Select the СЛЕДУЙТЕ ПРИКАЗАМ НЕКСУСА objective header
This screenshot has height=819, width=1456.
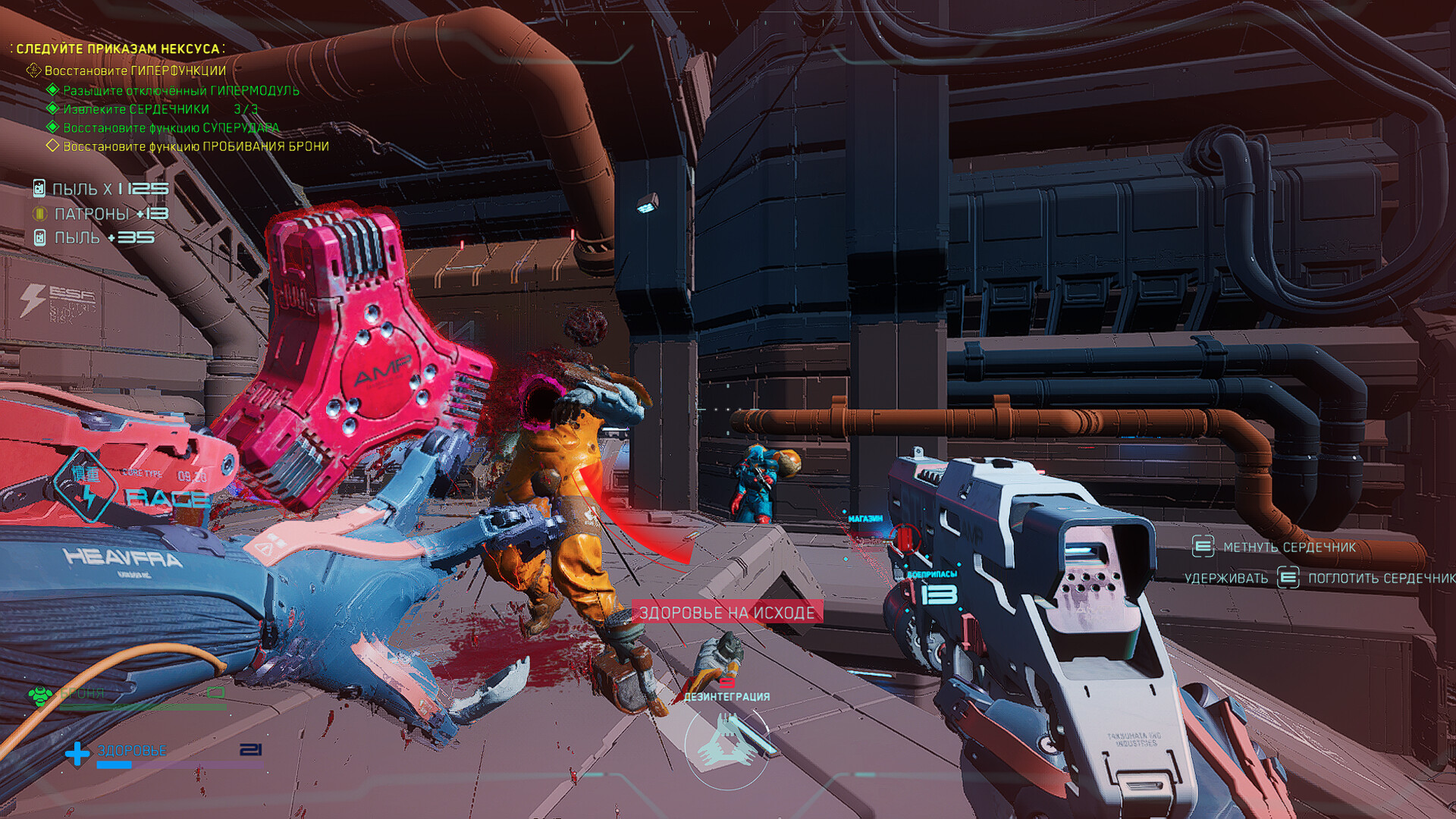[x=118, y=49]
